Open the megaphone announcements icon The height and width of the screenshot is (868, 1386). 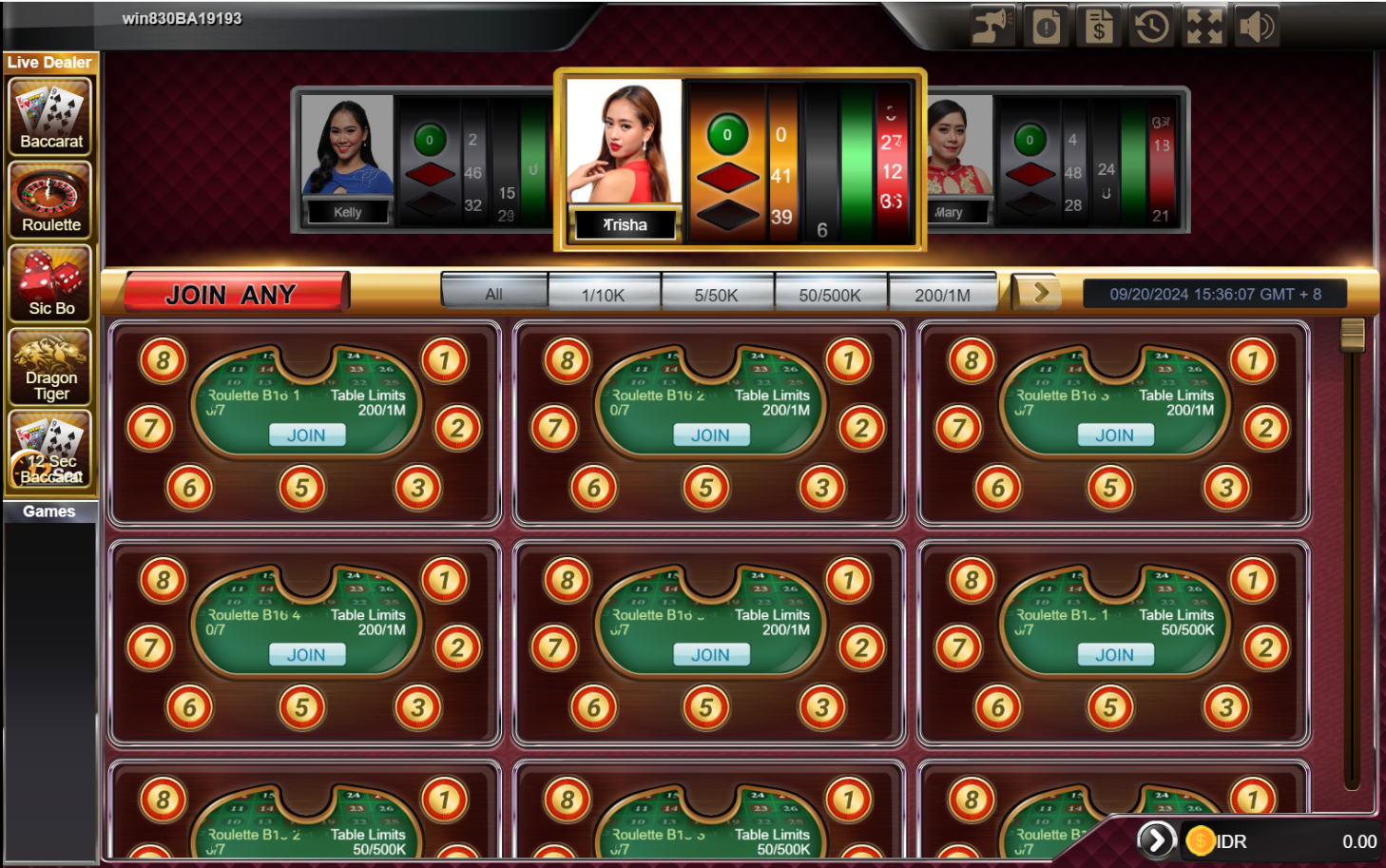(x=991, y=26)
